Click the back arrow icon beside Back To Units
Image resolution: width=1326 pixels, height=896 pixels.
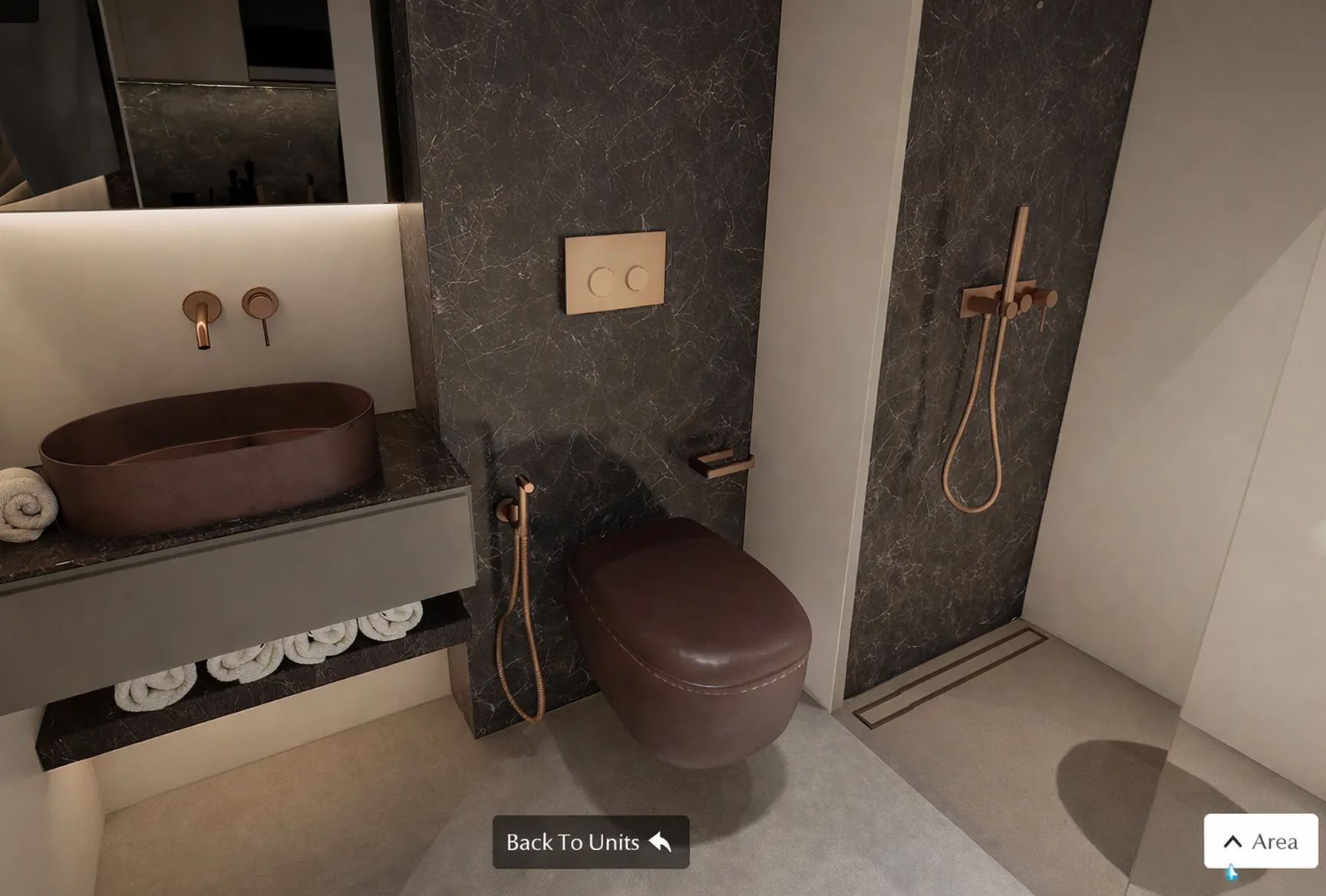[660, 842]
